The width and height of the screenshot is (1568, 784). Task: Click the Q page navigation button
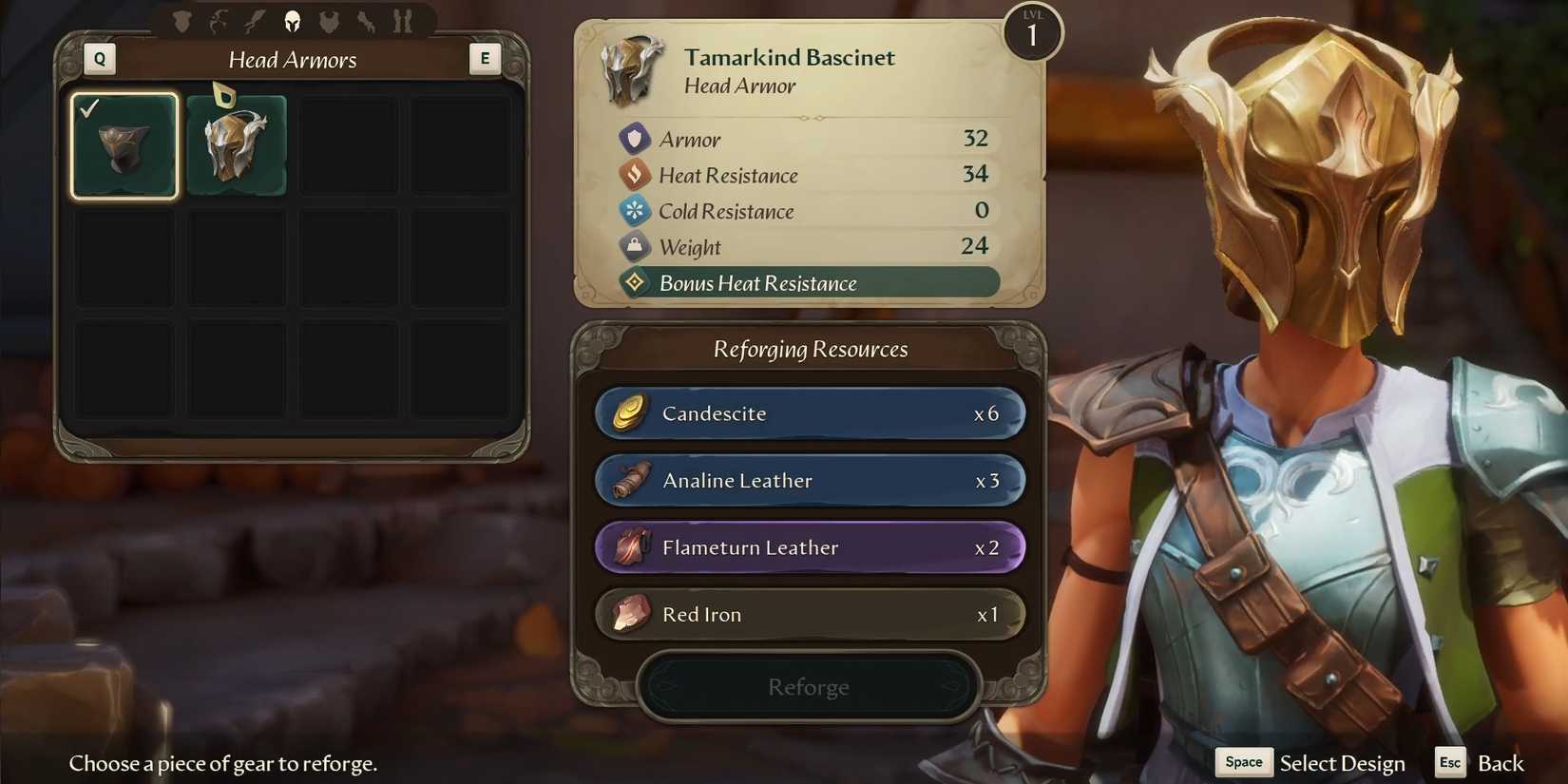click(99, 58)
